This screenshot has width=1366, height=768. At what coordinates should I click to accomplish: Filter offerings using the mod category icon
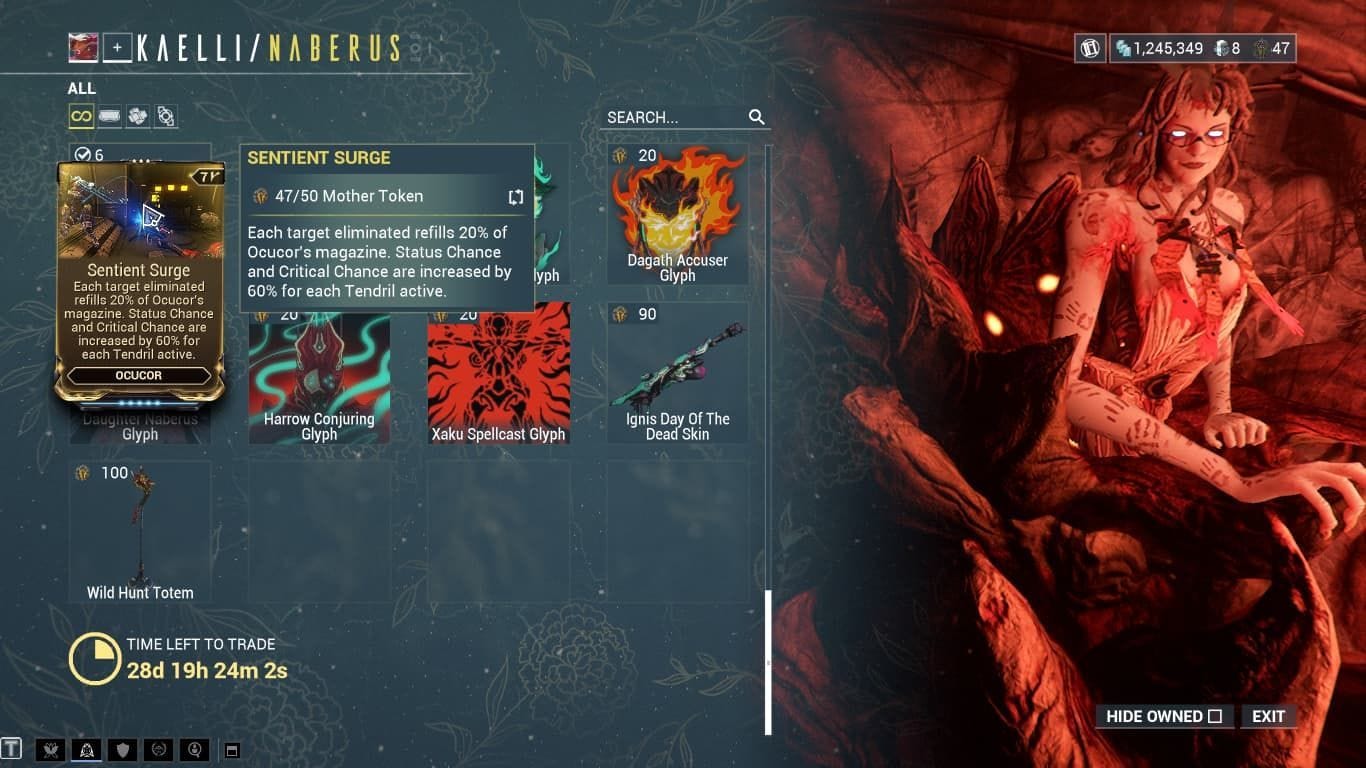(x=110, y=116)
